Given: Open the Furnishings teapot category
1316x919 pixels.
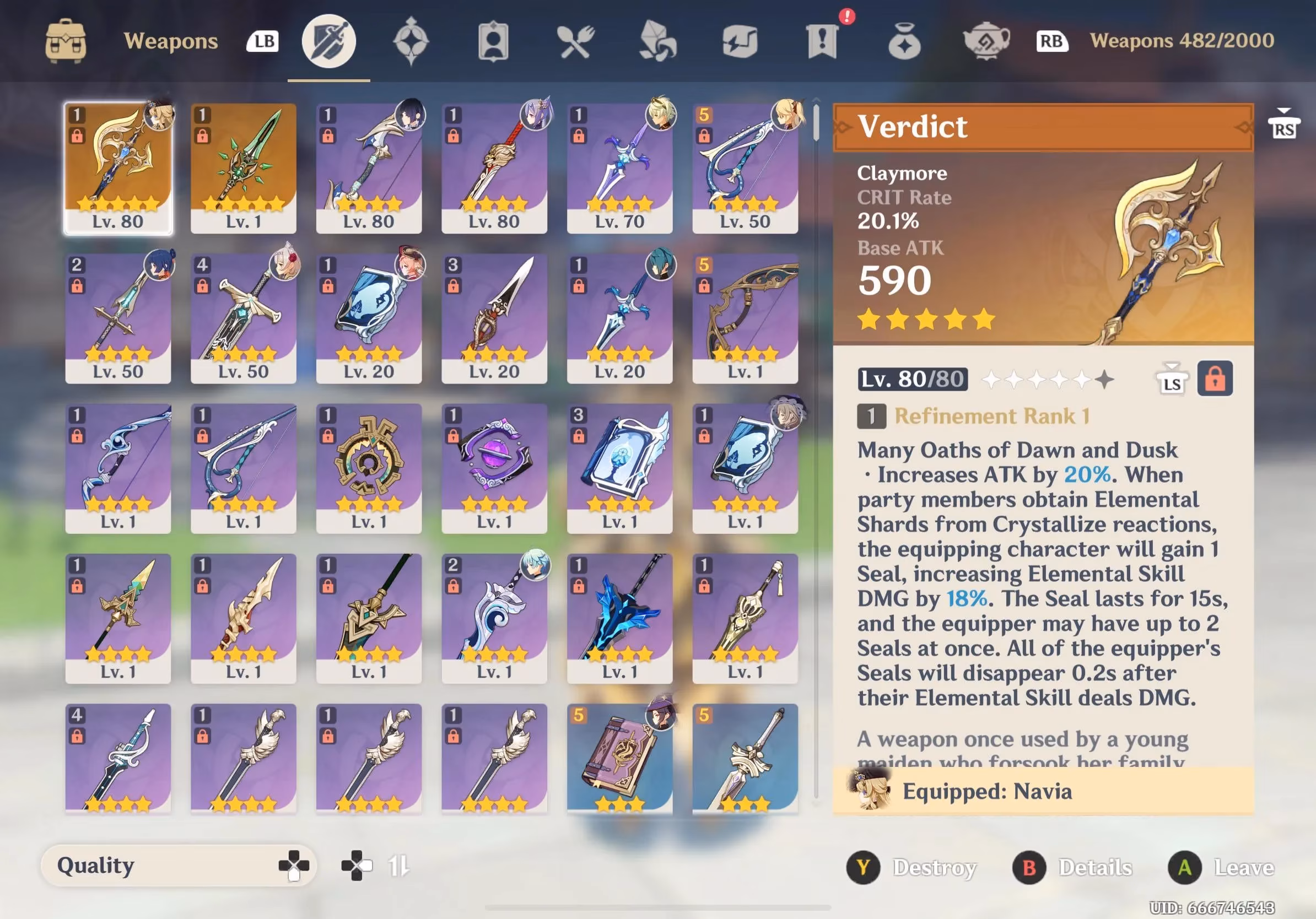Looking at the screenshot, I should pos(987,40).
